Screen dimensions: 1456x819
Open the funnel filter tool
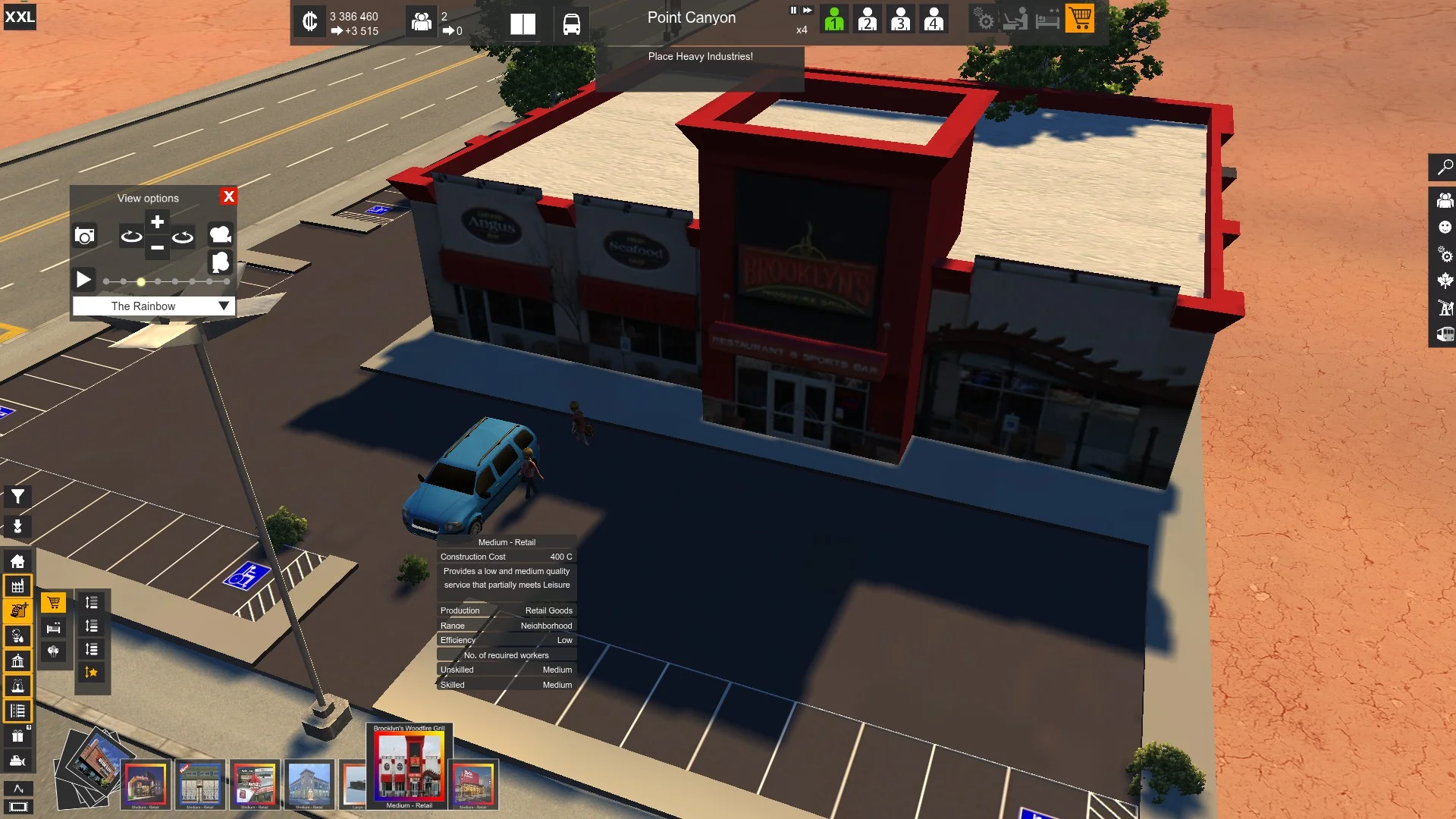[17, 497]
